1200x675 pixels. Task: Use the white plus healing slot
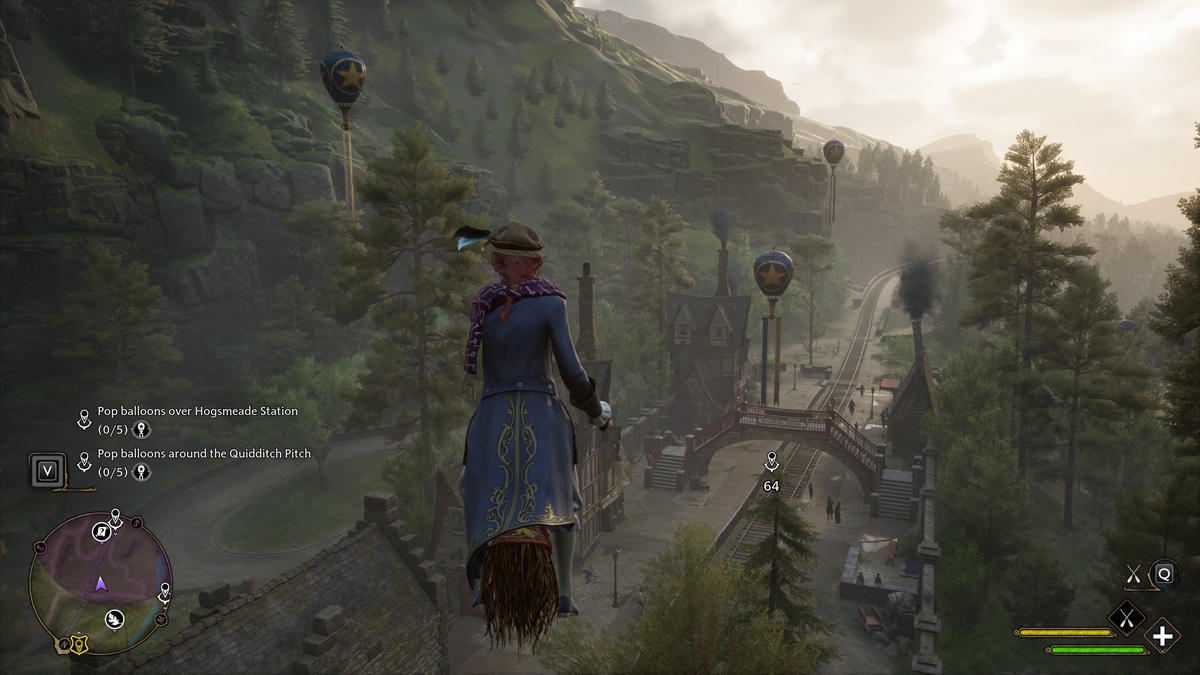click(x=1163, y=635)
